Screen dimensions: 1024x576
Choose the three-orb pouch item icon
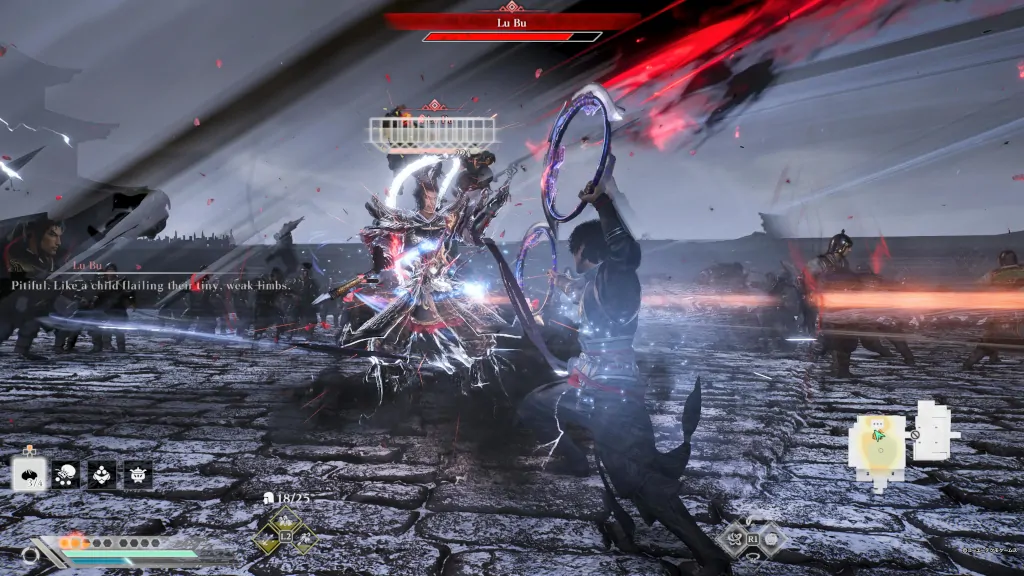click(102, 474)
